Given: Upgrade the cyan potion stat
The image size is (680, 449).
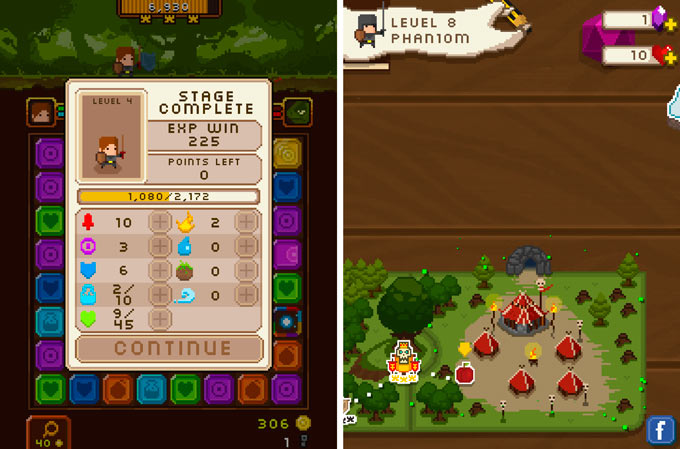Looking at the screenshot, I should pos(160,295).
